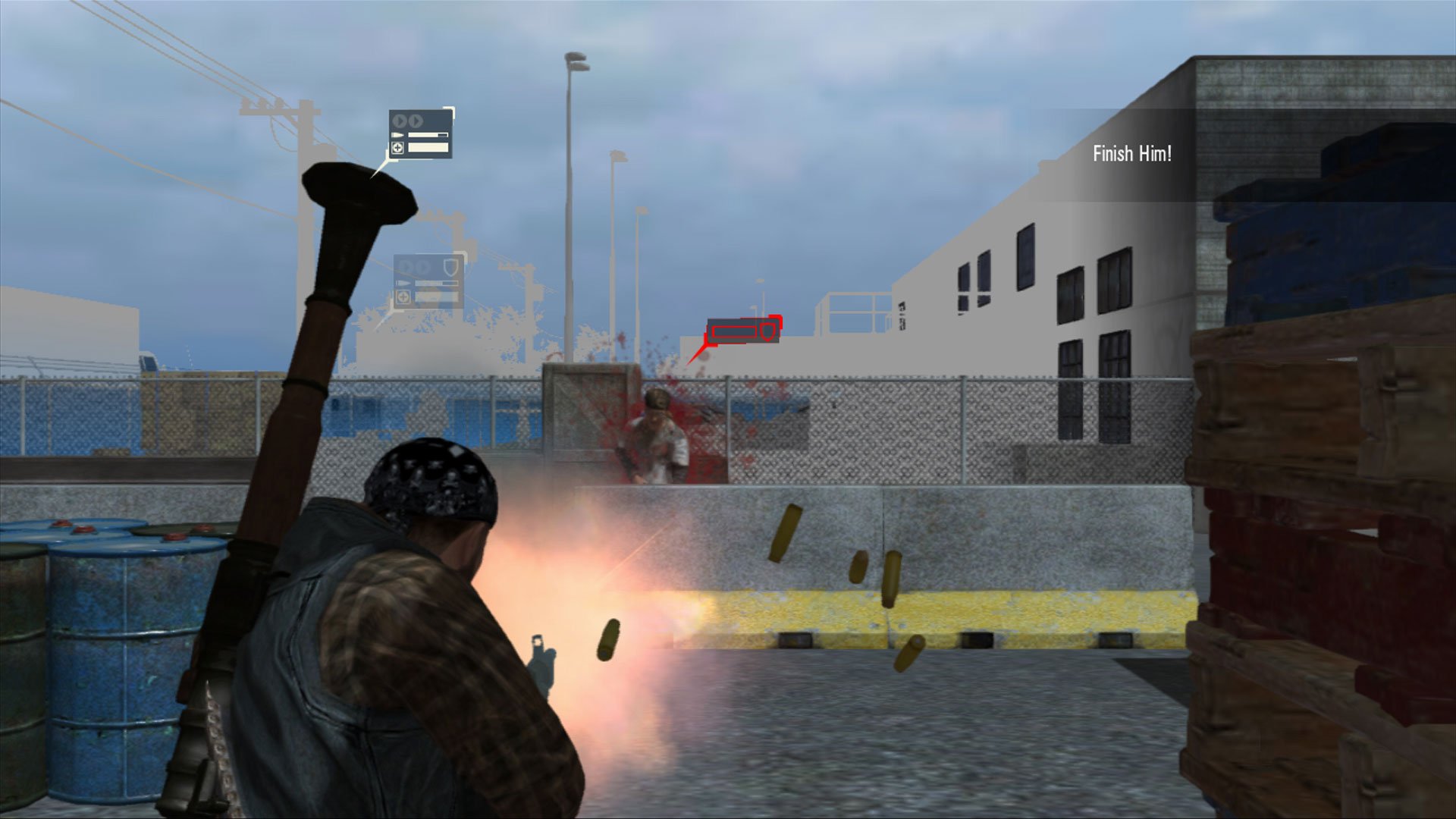Click the bullet ammo icon in the player status panel
This screenshot has height=819, width=1456.
click(x=397, y=135)
